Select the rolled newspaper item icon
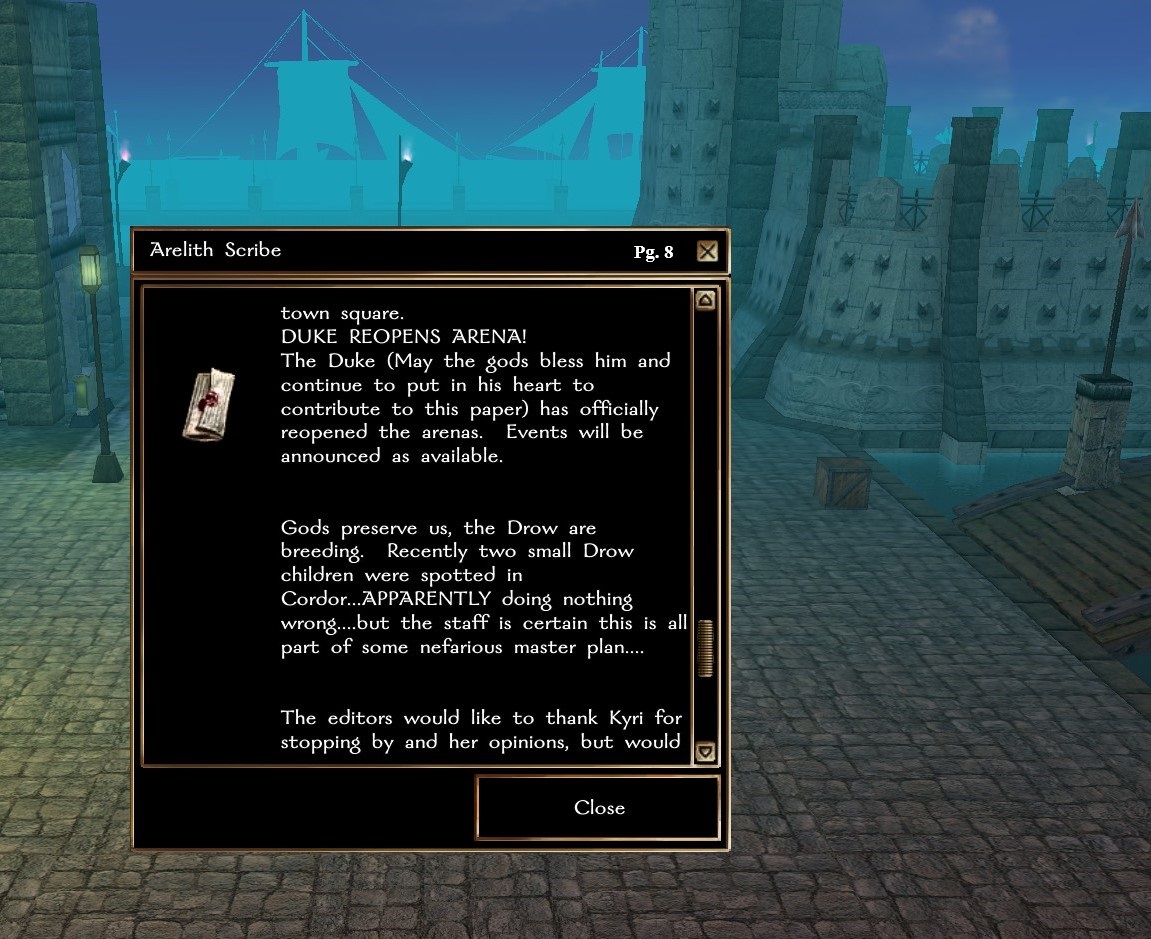 (x=210, y=402)
